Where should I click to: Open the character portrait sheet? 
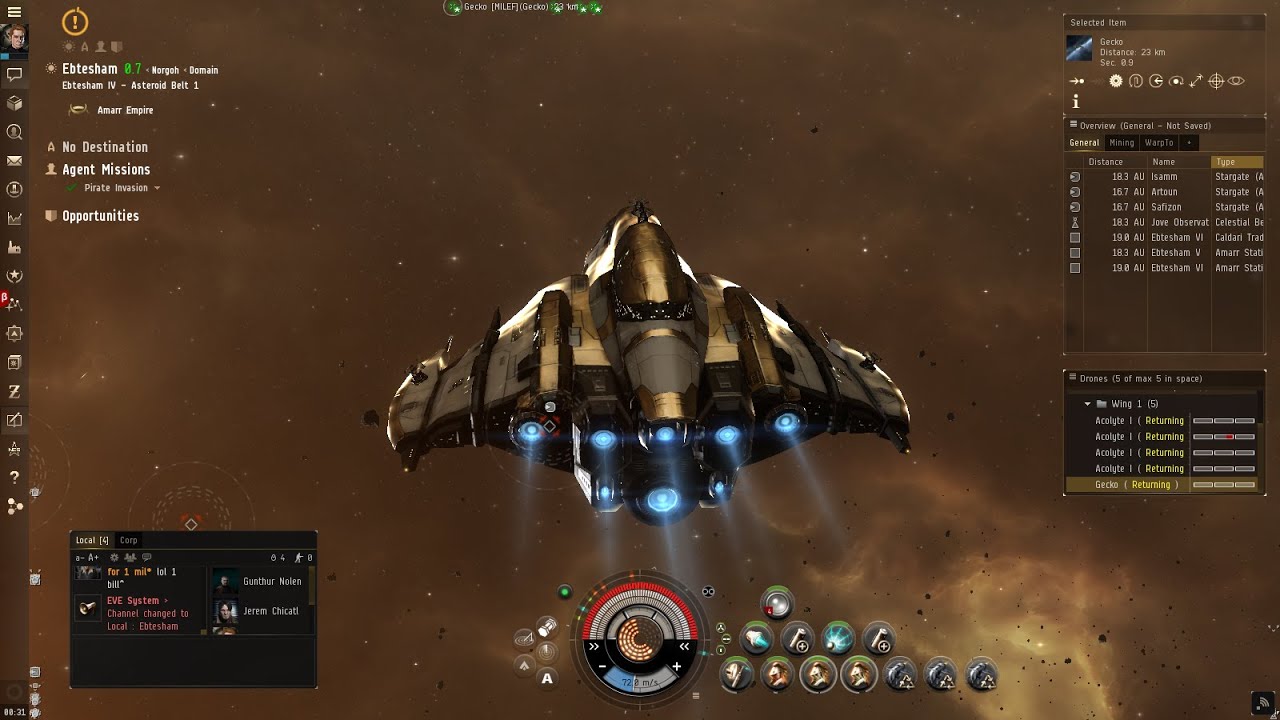coord(14,38)
